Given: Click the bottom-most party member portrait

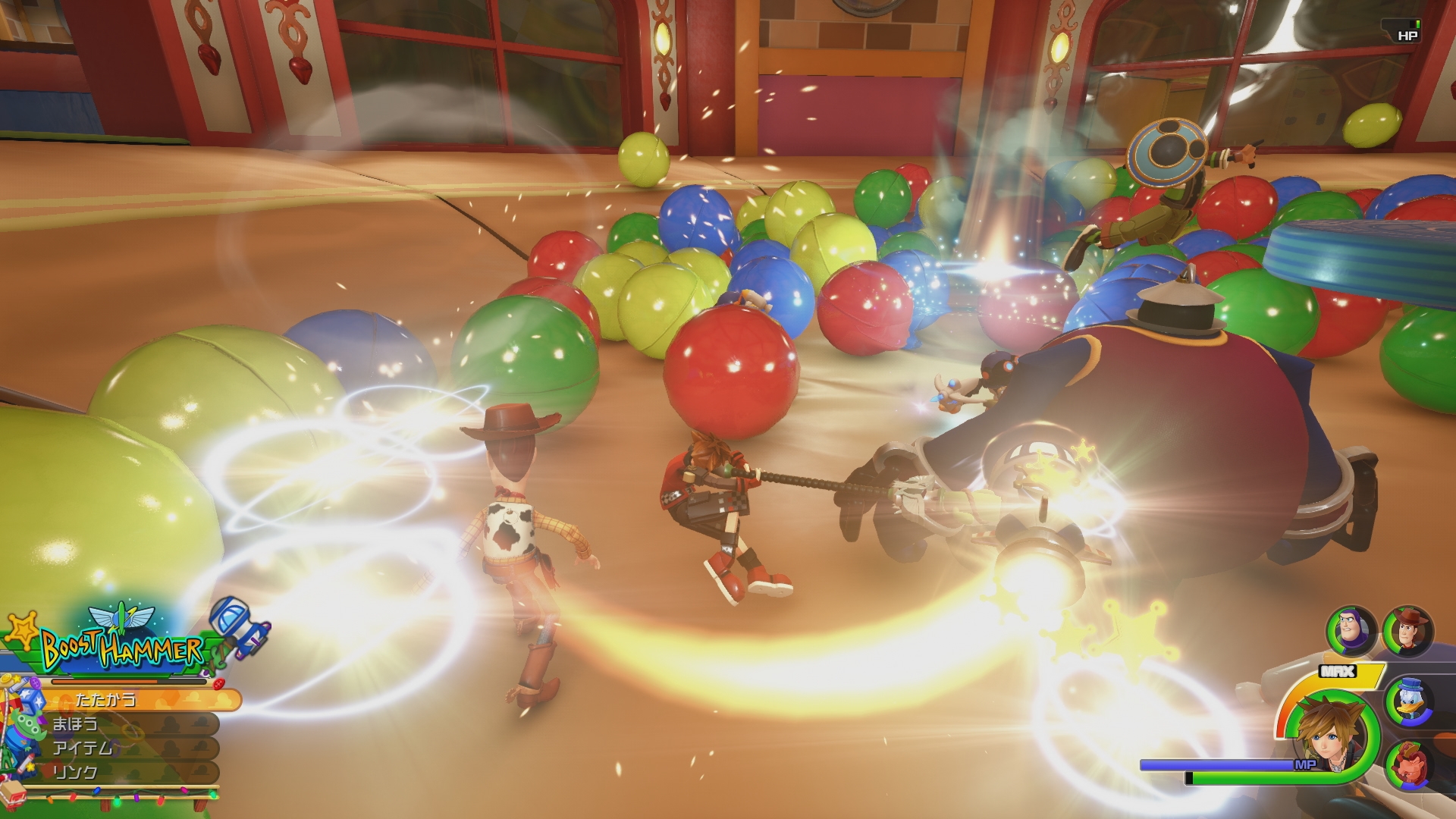Looking at the screenshot, I should tap(1407, 764).
